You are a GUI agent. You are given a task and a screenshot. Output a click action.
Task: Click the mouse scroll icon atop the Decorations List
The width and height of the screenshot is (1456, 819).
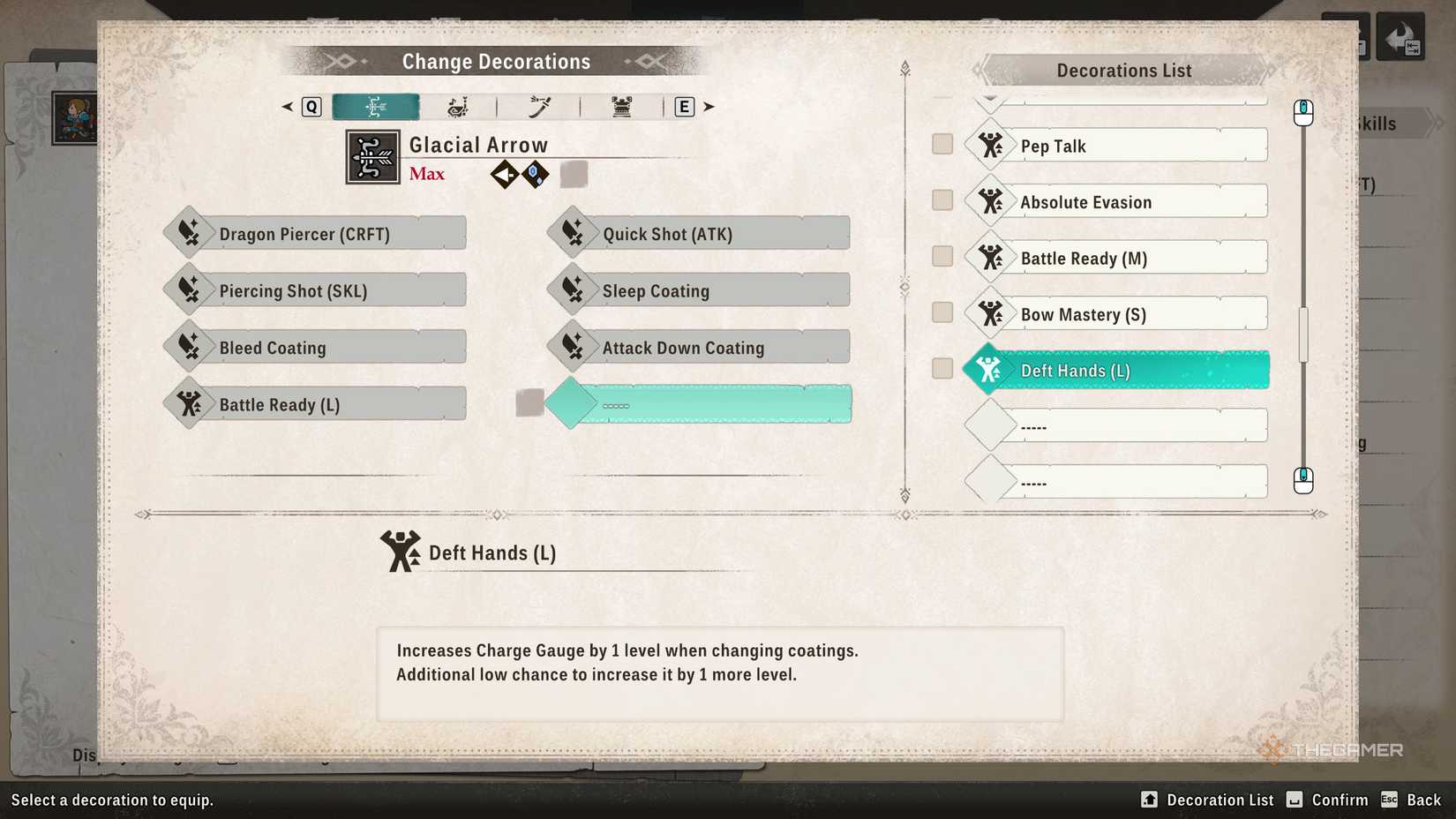[1303, 111]
